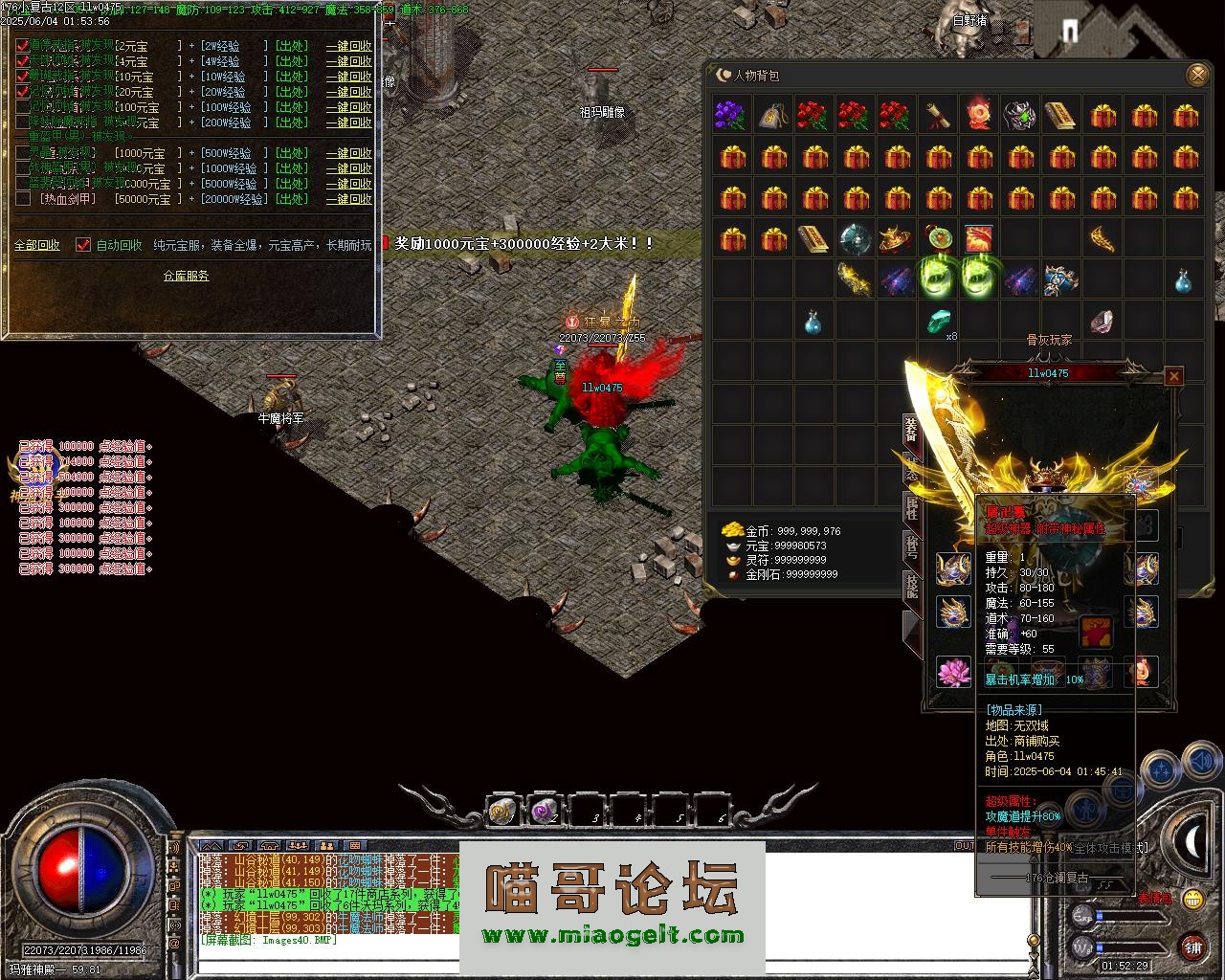Select the purple flower bouquet in the backpack

tap(730, 116)
